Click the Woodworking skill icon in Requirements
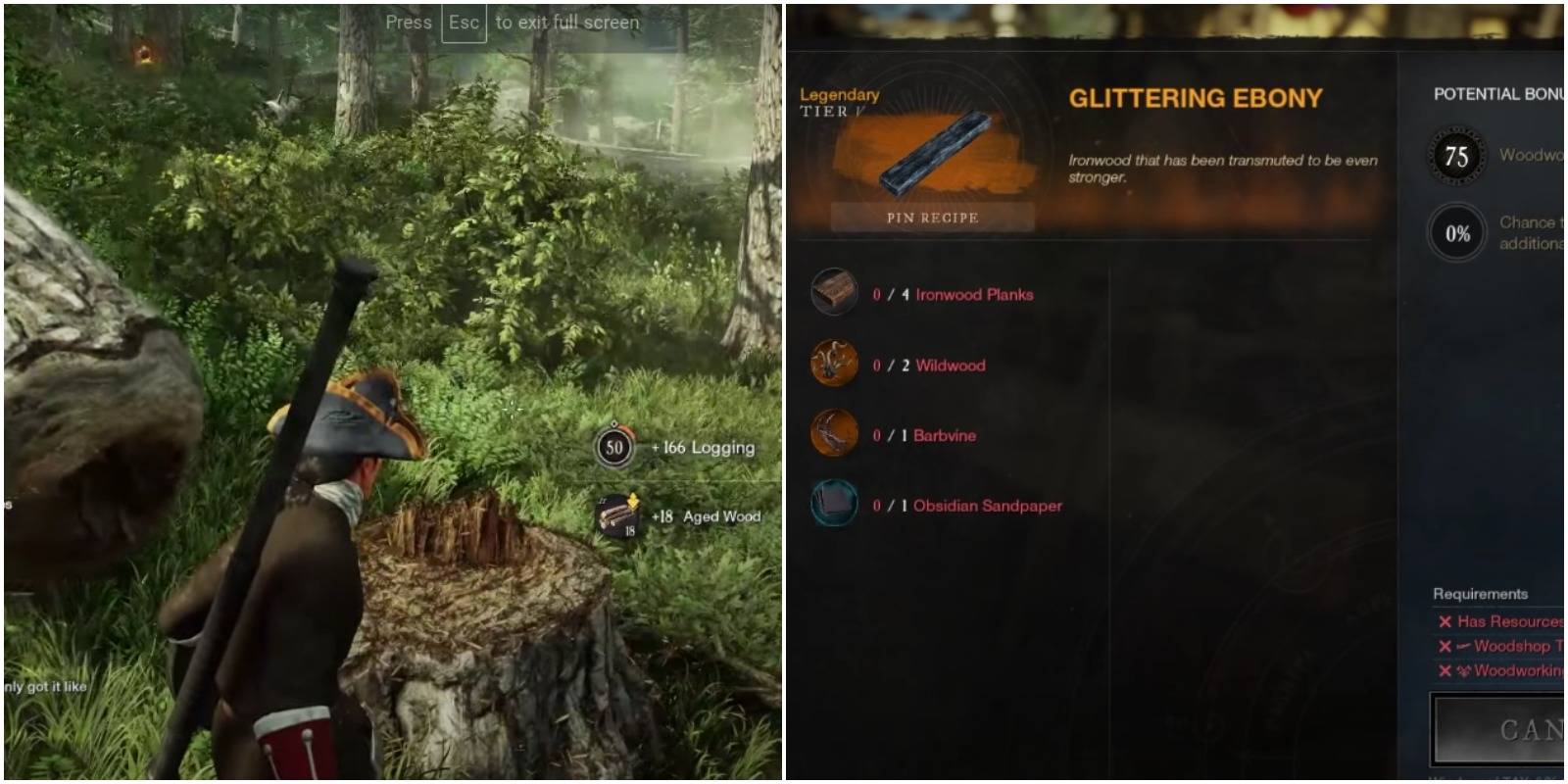The width and height of the screenshot is (1568, 784). [x=1464, y=671]
